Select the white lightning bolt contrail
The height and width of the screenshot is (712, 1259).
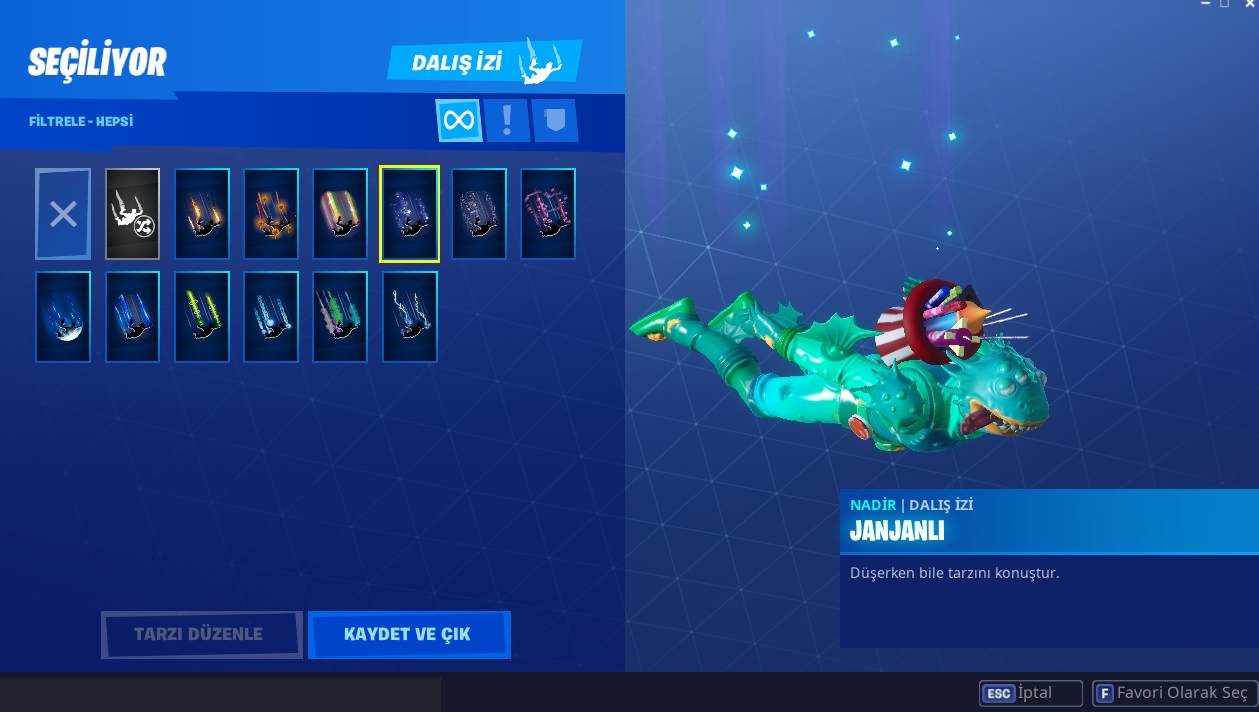[x=410, y=317]
